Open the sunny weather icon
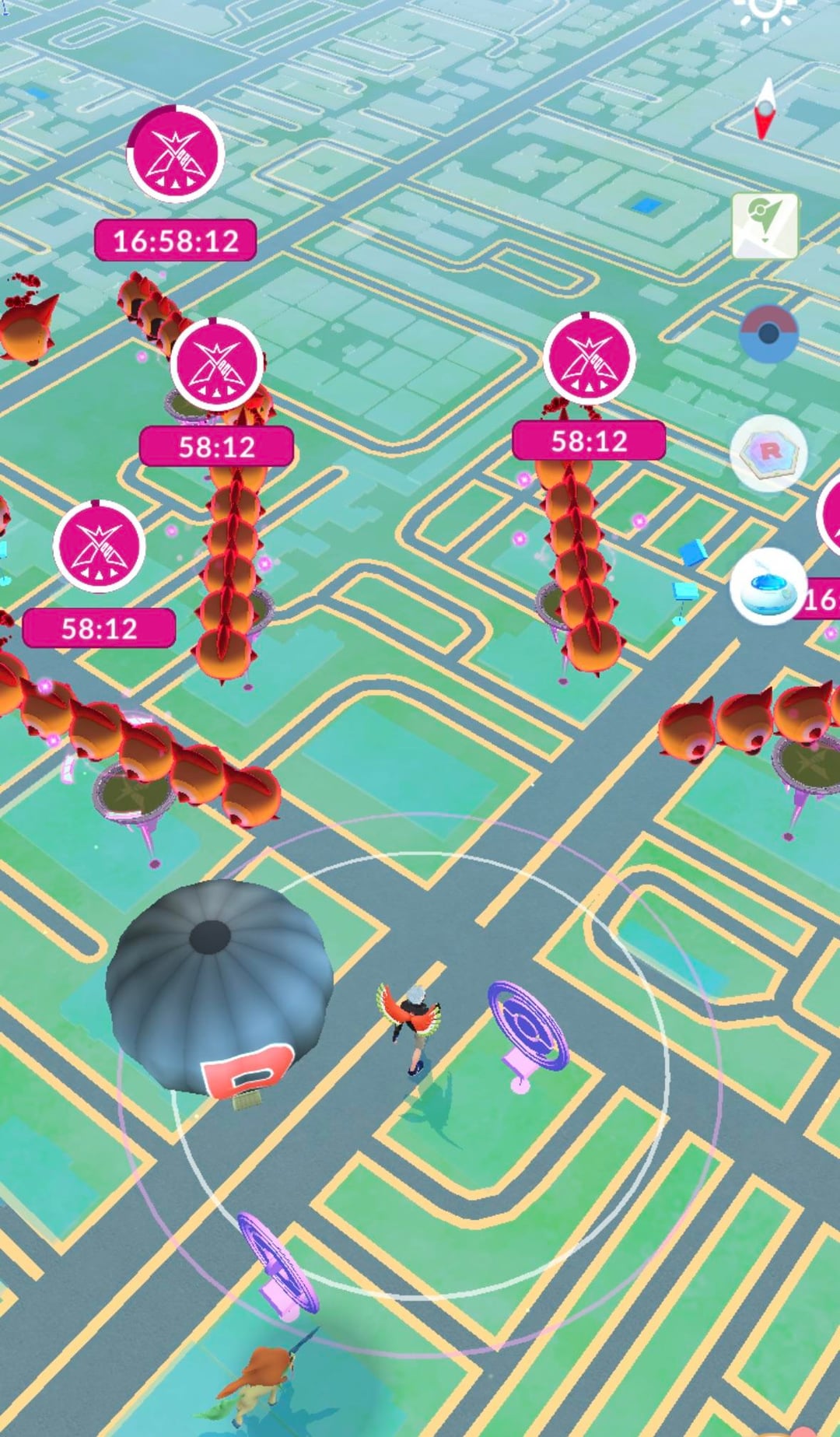 point(765,11)
